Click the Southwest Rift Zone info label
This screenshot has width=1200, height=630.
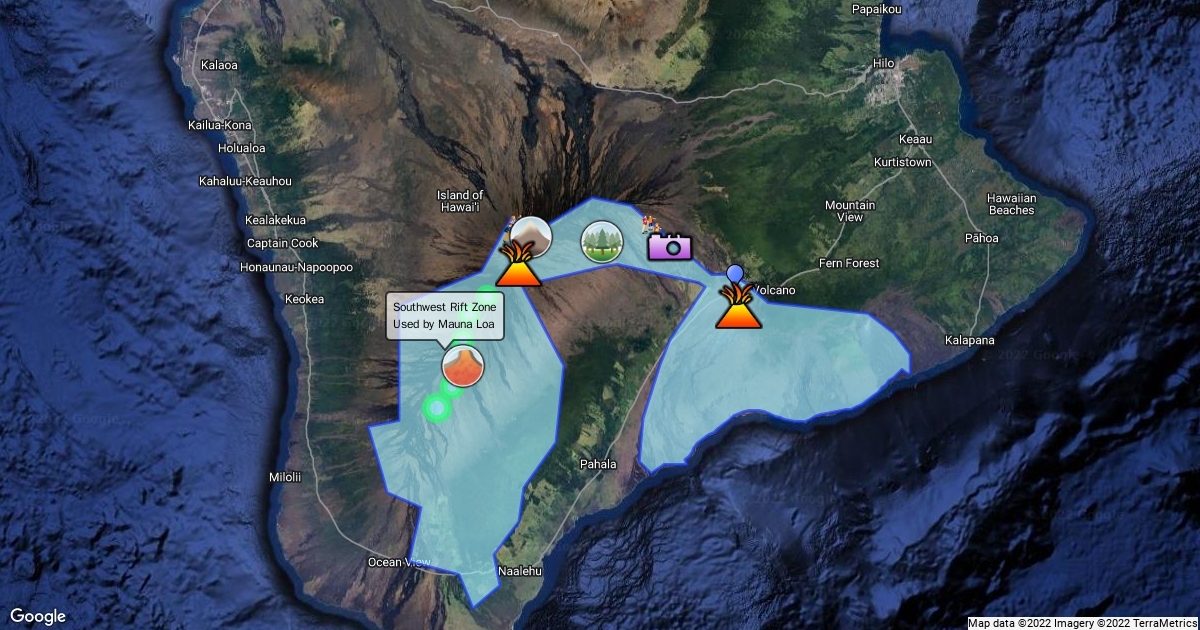click(x=444, y=316)
